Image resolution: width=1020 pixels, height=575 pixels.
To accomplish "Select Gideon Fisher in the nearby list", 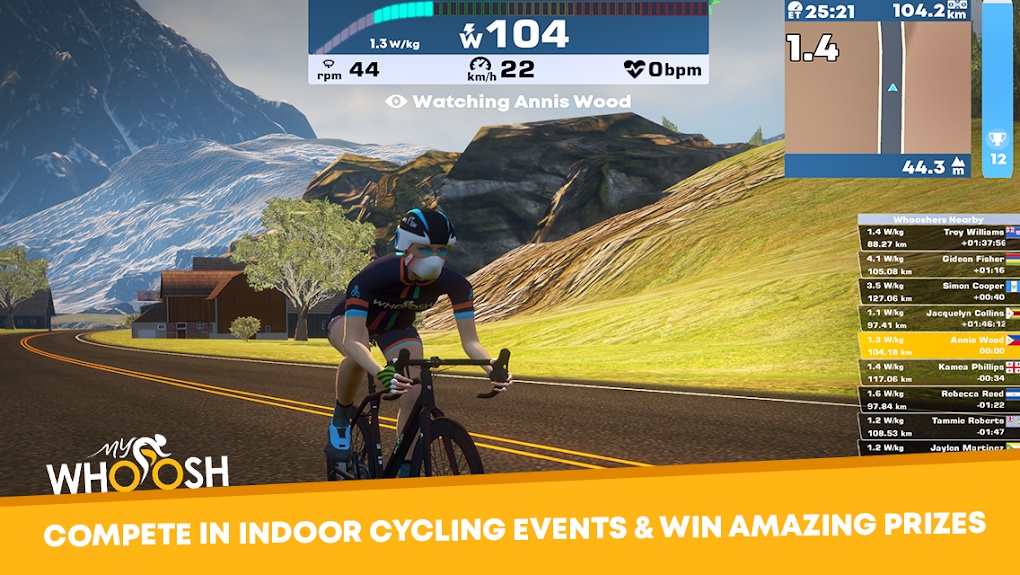I will 938,264.
